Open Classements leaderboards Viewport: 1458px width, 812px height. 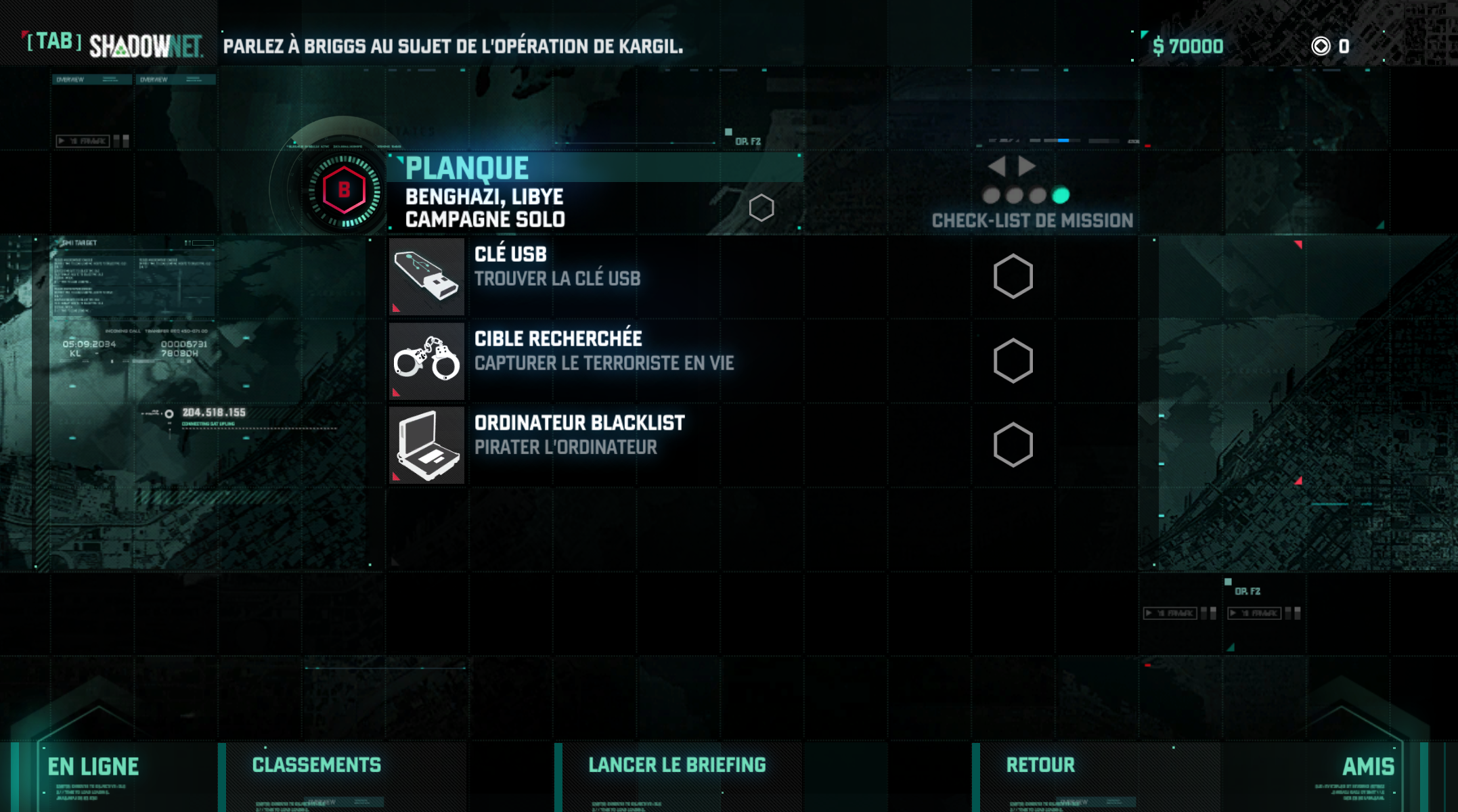pos(317,765)
